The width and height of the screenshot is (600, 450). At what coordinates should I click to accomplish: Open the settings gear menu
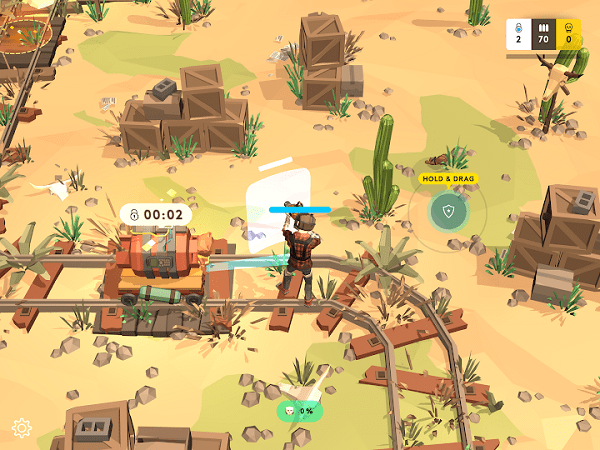[22, 428]
